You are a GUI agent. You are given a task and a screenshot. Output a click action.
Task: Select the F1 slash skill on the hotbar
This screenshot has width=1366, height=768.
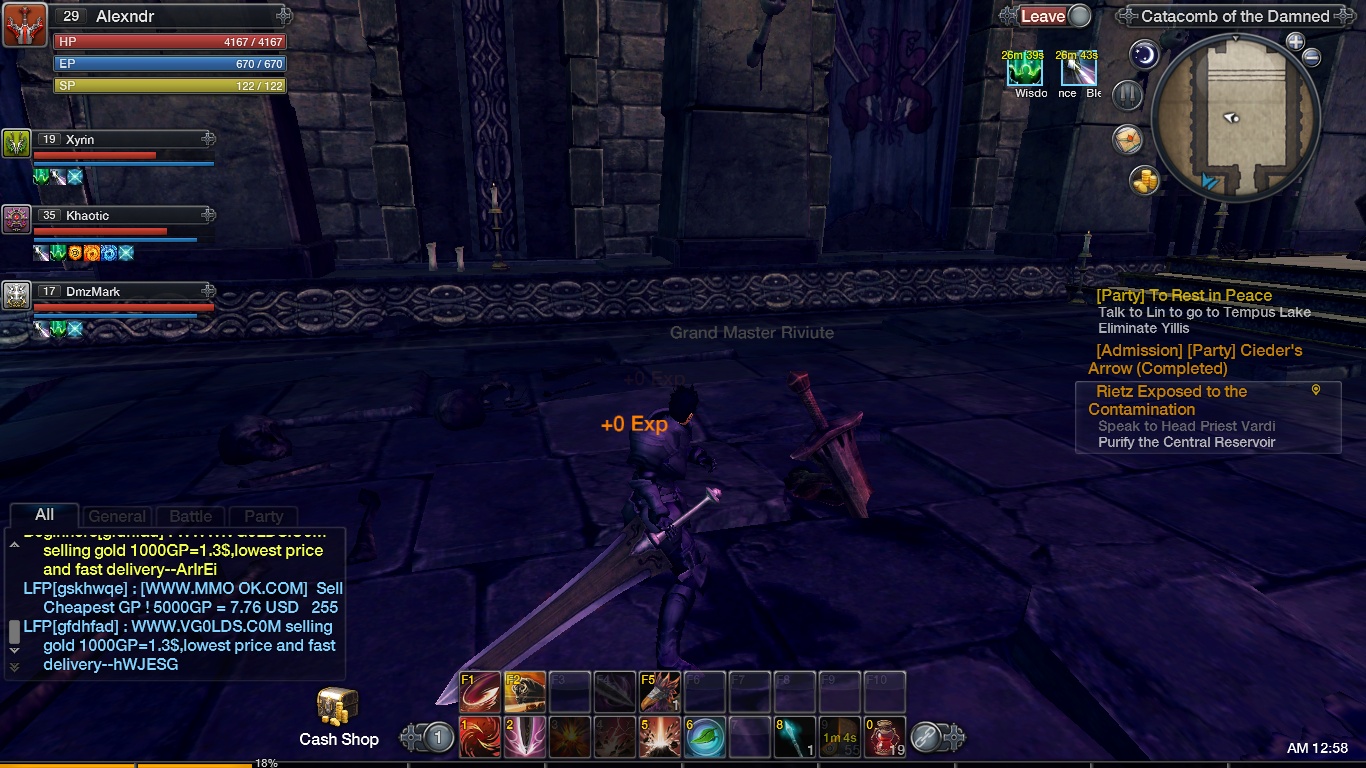(481, 691)
